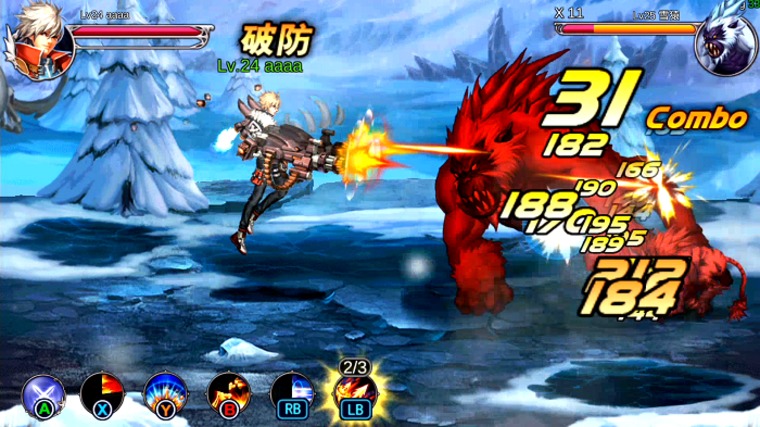Activate the glowing 2/3 charge skill
Image resolution: width=760 pixels, height=427 pixels.
click(x=353, y=390)
